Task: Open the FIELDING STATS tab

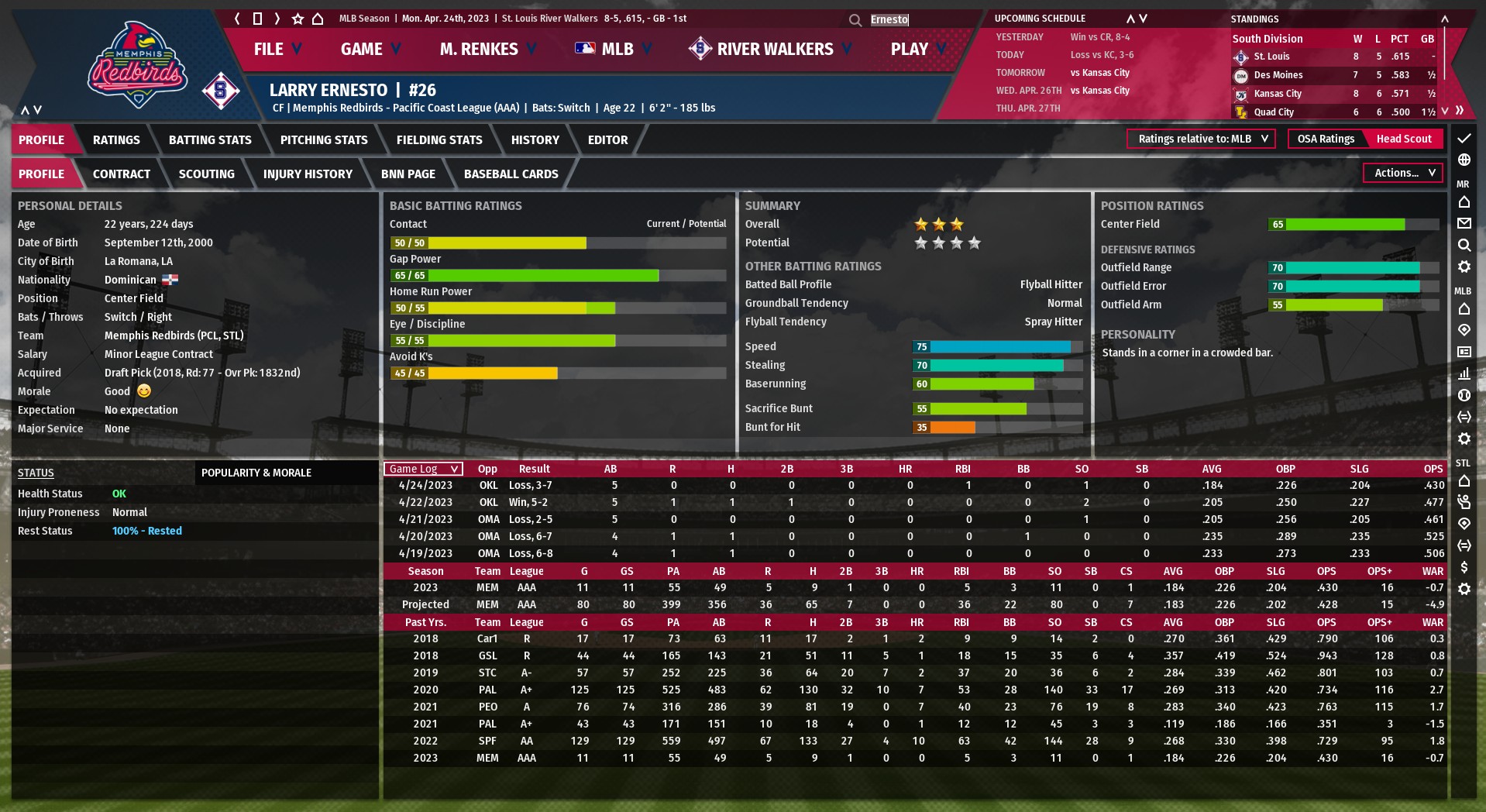Action: tap(439, 140)
